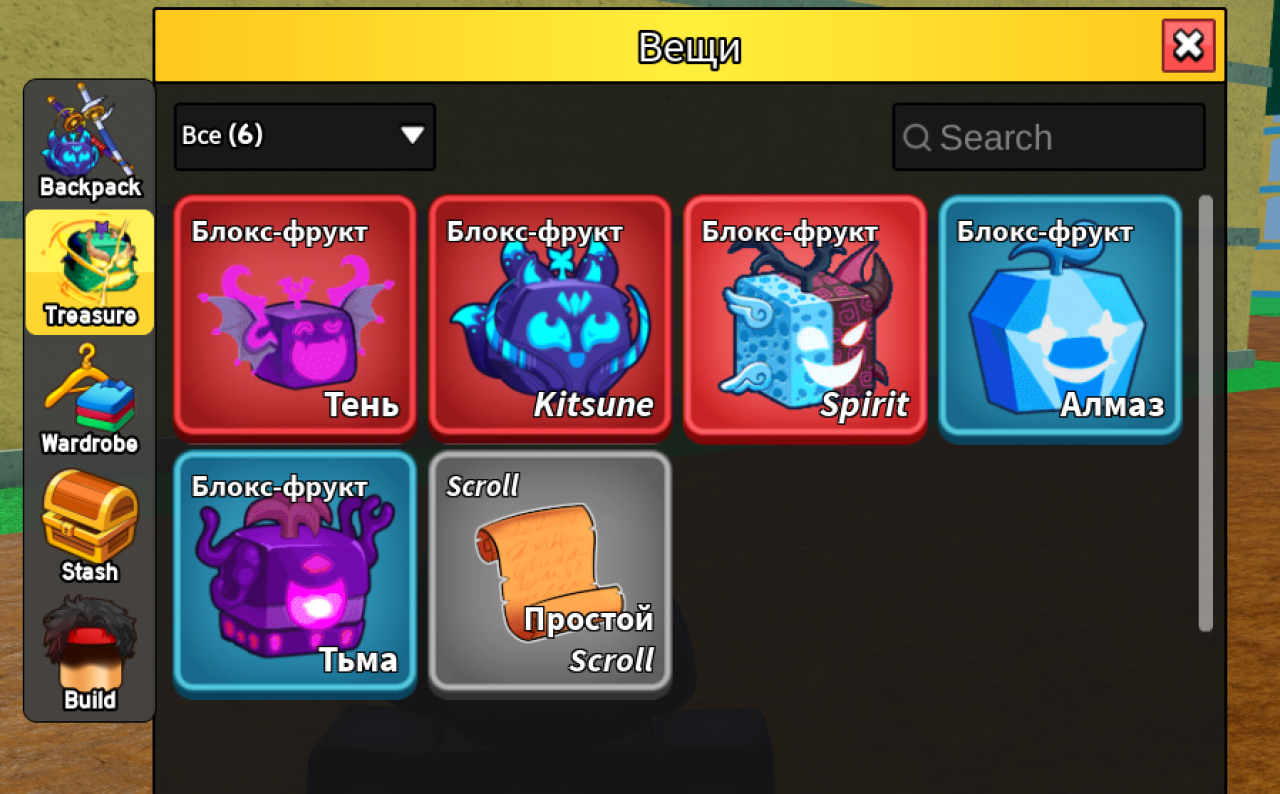Click the Search input field
Viewport: 1280px width, 794px height.
[x=1048, y=137]
